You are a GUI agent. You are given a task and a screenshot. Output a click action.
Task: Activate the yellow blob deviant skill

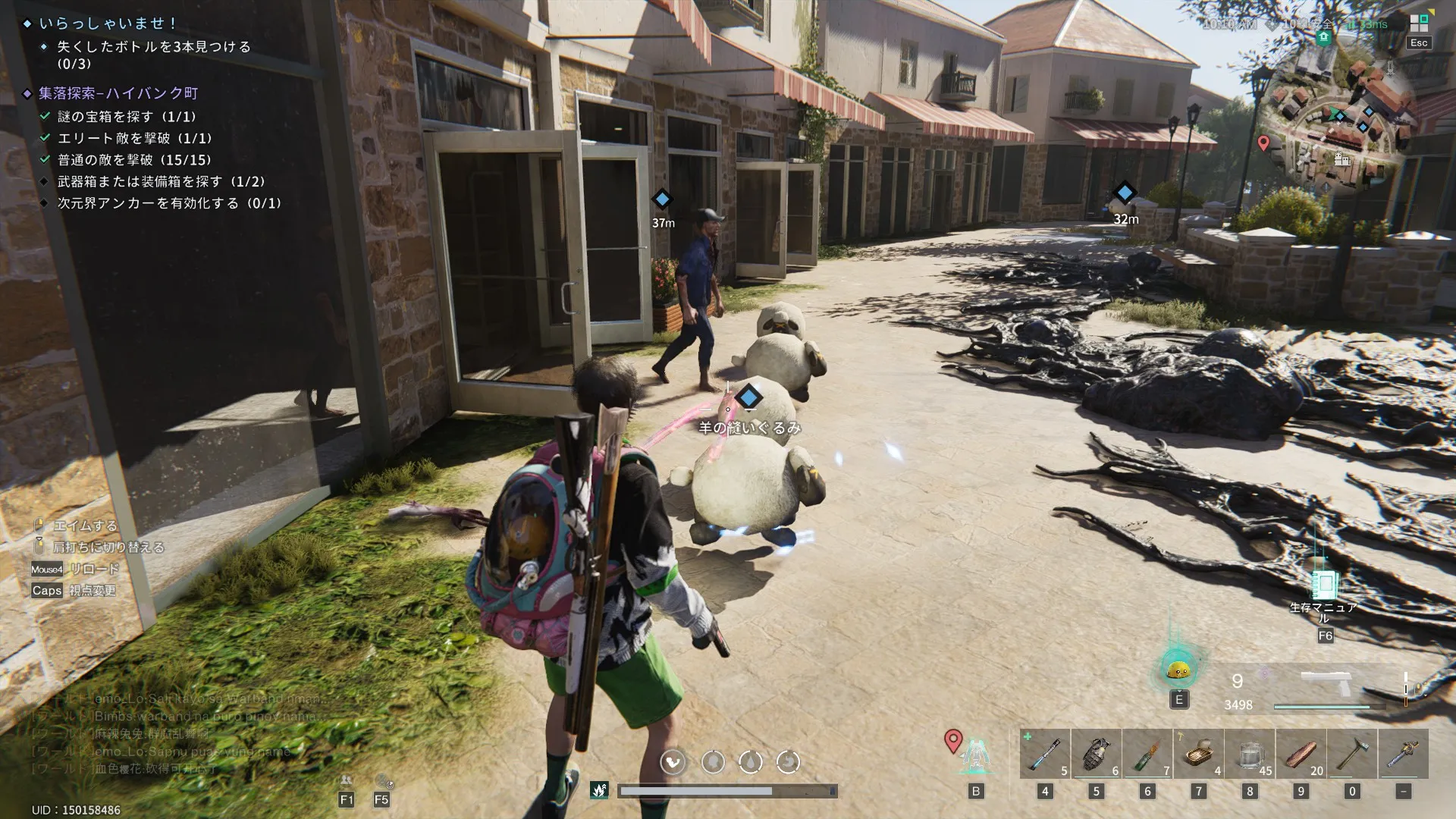(x=1178, y=670)
